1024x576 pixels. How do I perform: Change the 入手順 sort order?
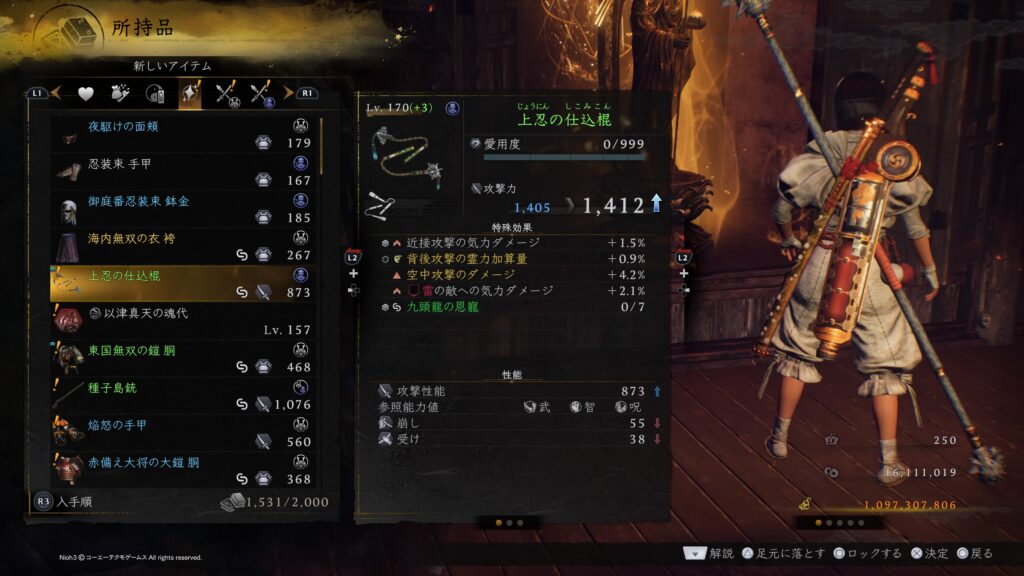(62, 501)
